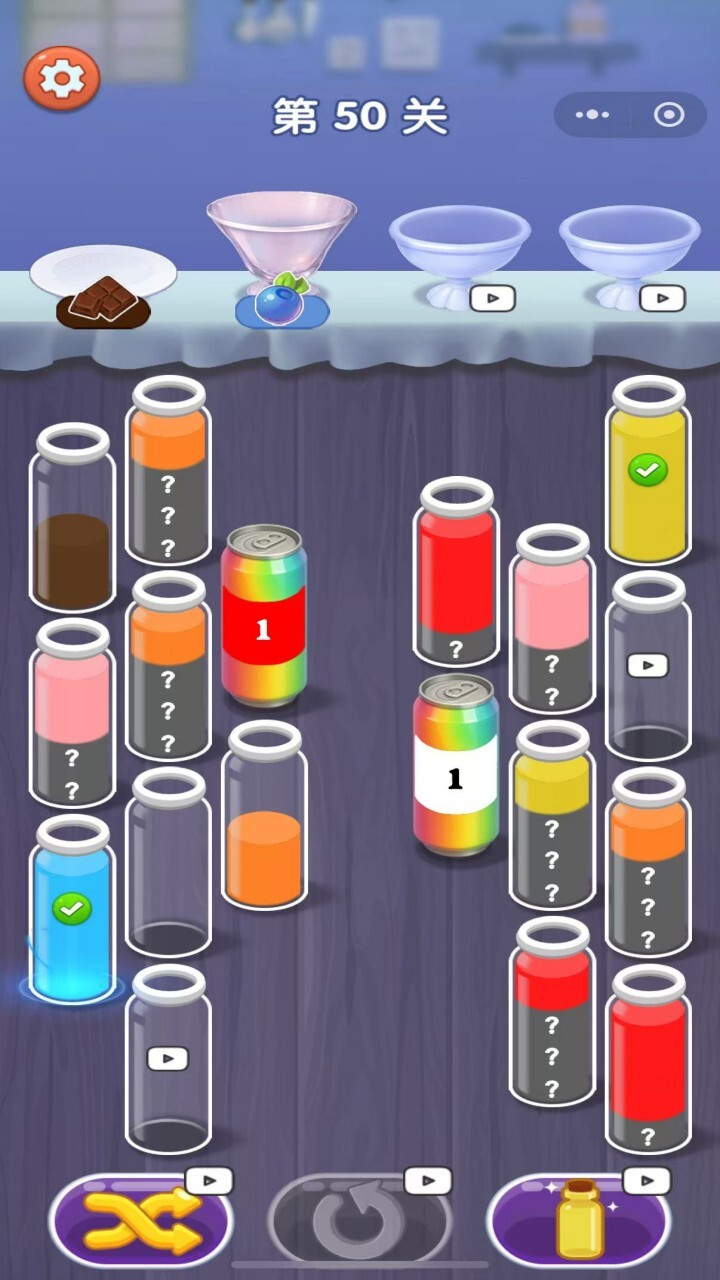Tap the rainbow can with red label
Viewport: 720px width, 1280px height.
click(263, 616)
